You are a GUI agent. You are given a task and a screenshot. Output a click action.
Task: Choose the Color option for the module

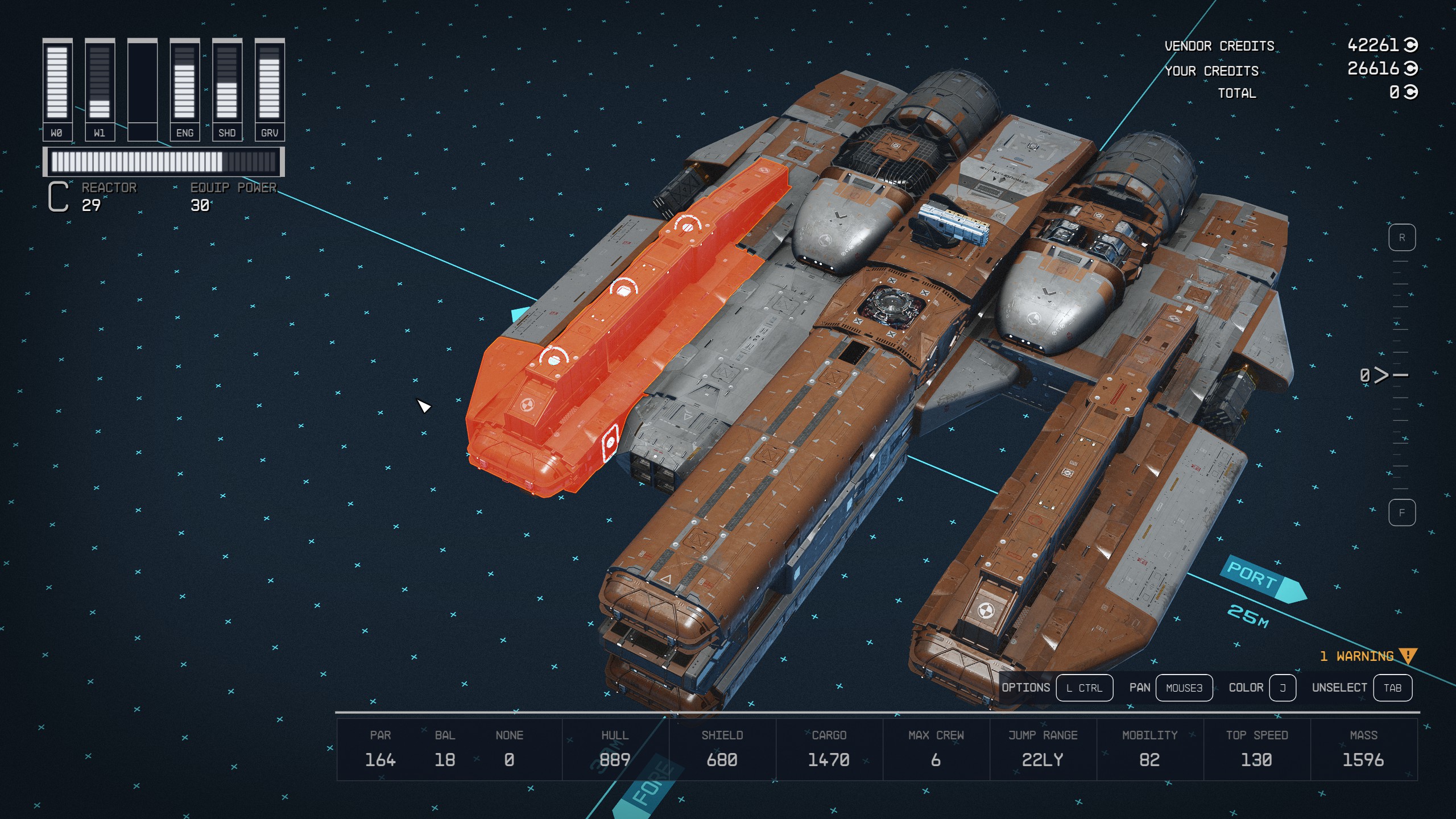(1282, 688)
